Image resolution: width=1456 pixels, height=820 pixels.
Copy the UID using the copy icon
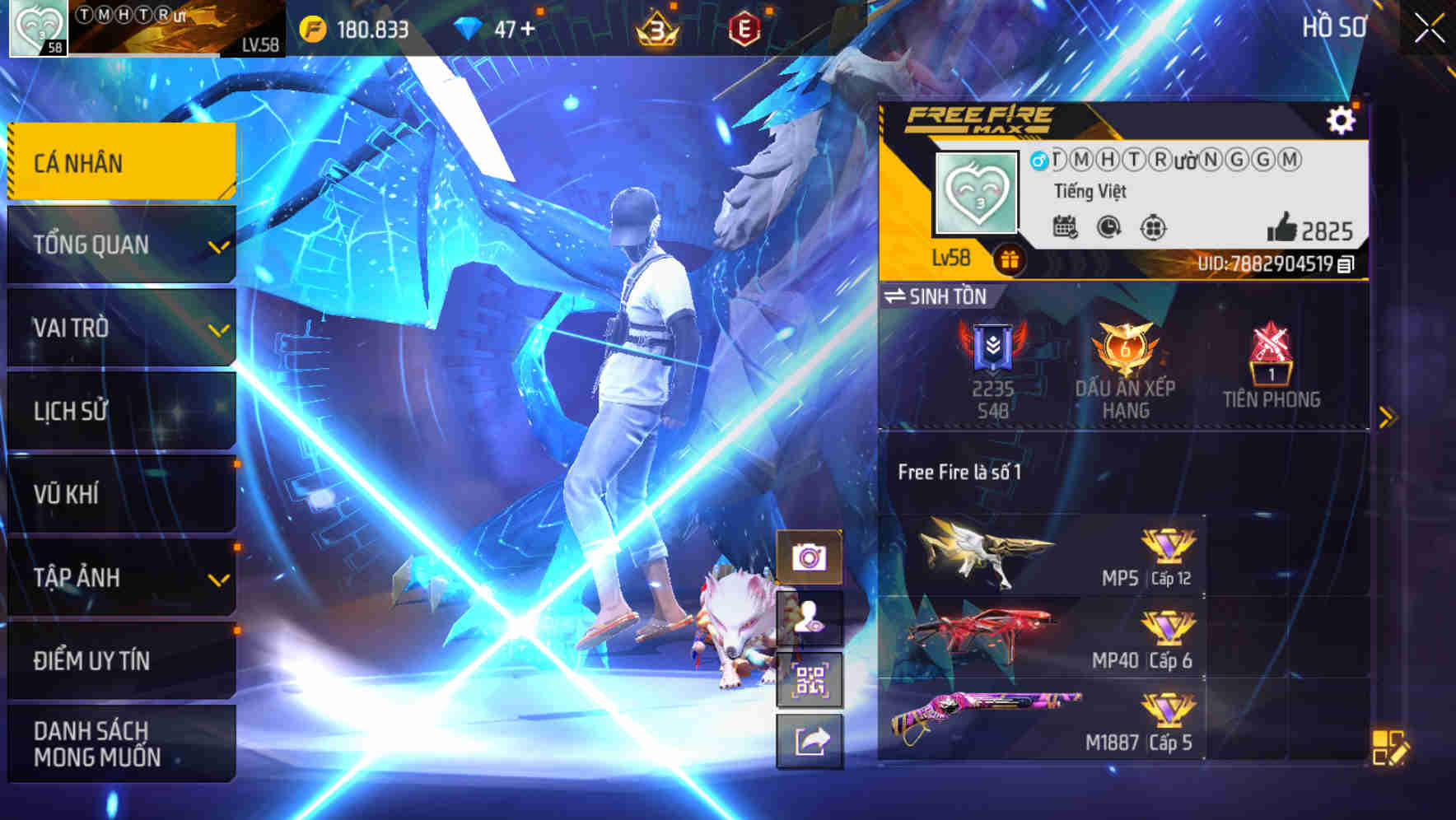[x=1346, y=265]
